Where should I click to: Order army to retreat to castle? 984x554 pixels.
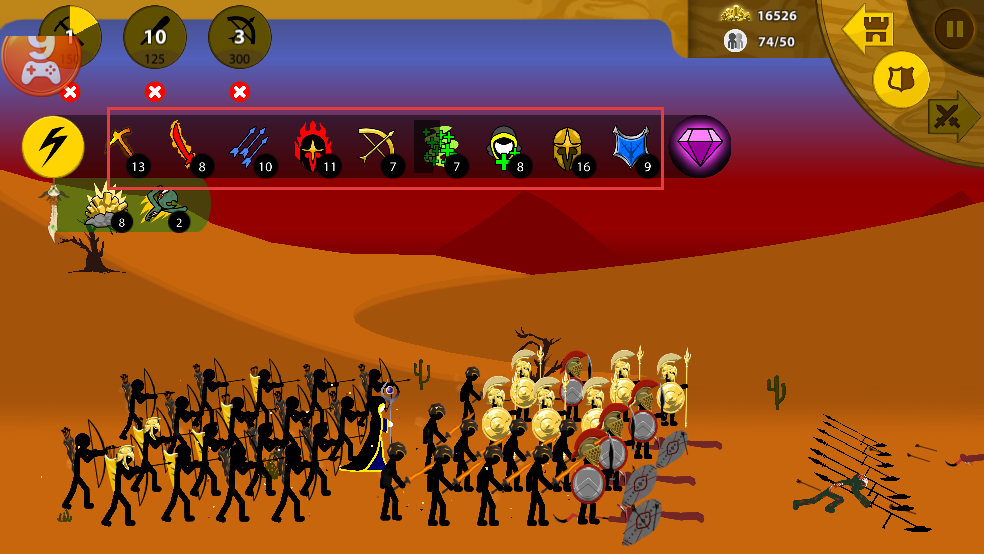click(868, 30)
